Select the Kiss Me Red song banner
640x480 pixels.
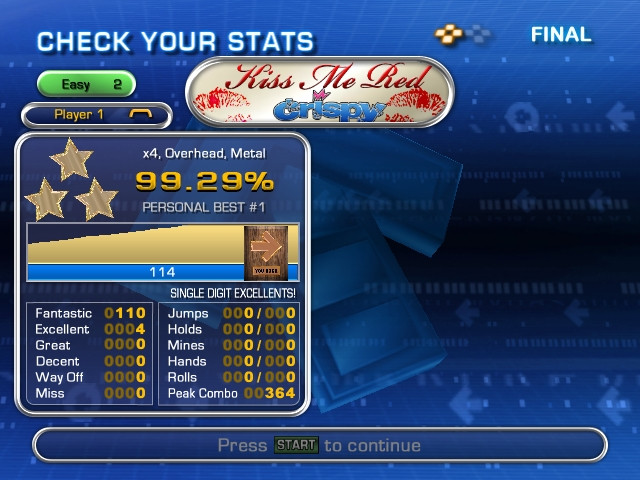tap(319, 92)
